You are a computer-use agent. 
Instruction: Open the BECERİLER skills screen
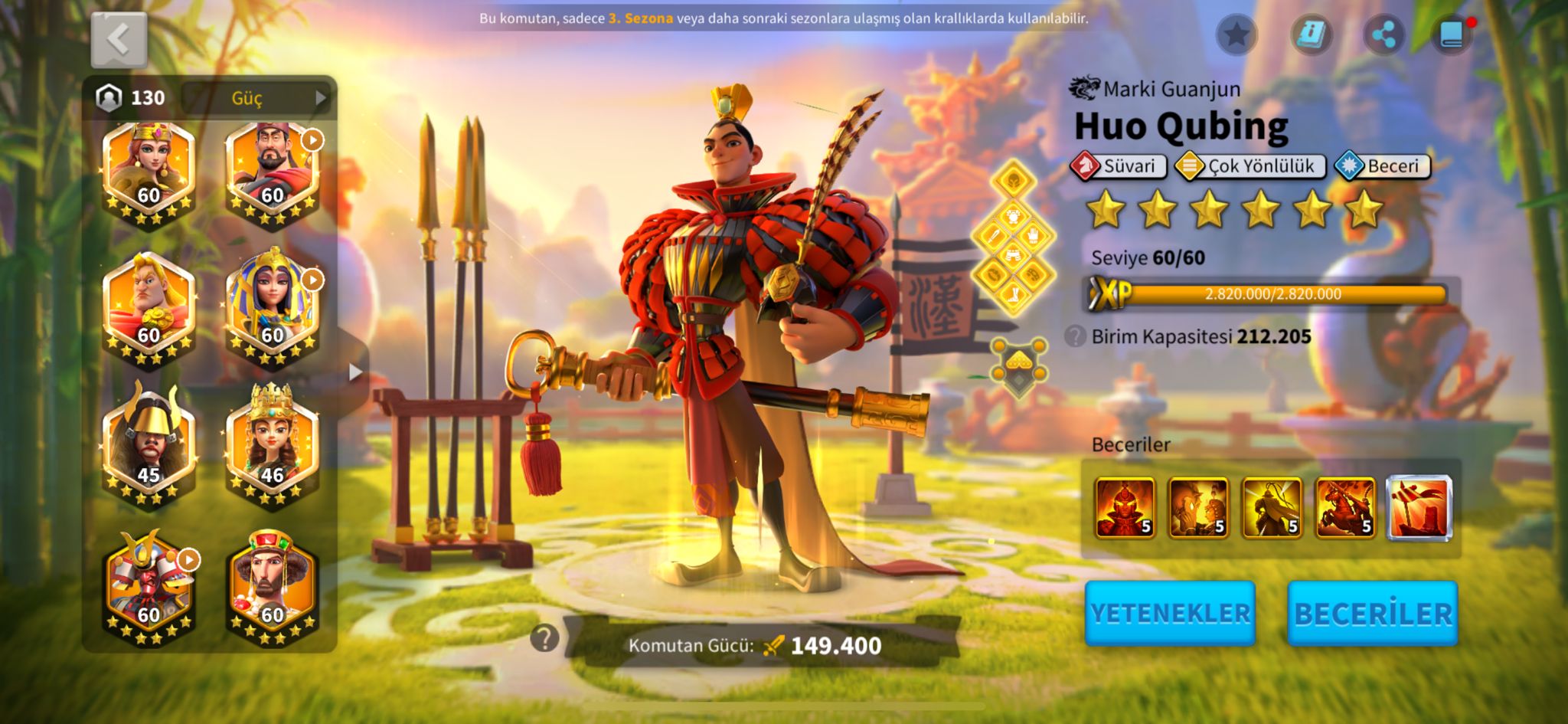(1372, 613)
